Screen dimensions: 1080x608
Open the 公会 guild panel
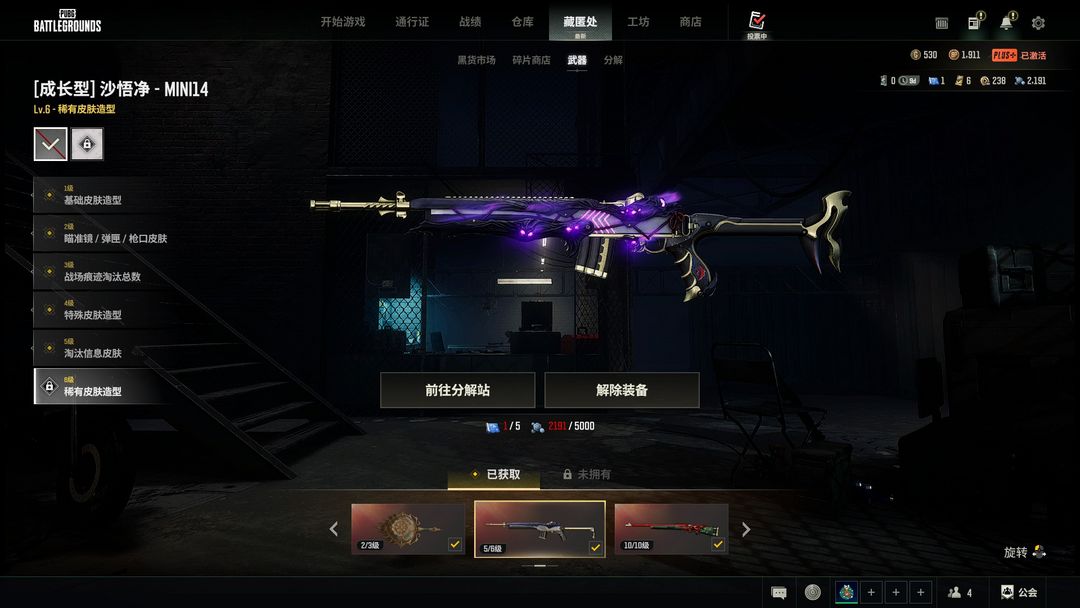(1019, 593)
